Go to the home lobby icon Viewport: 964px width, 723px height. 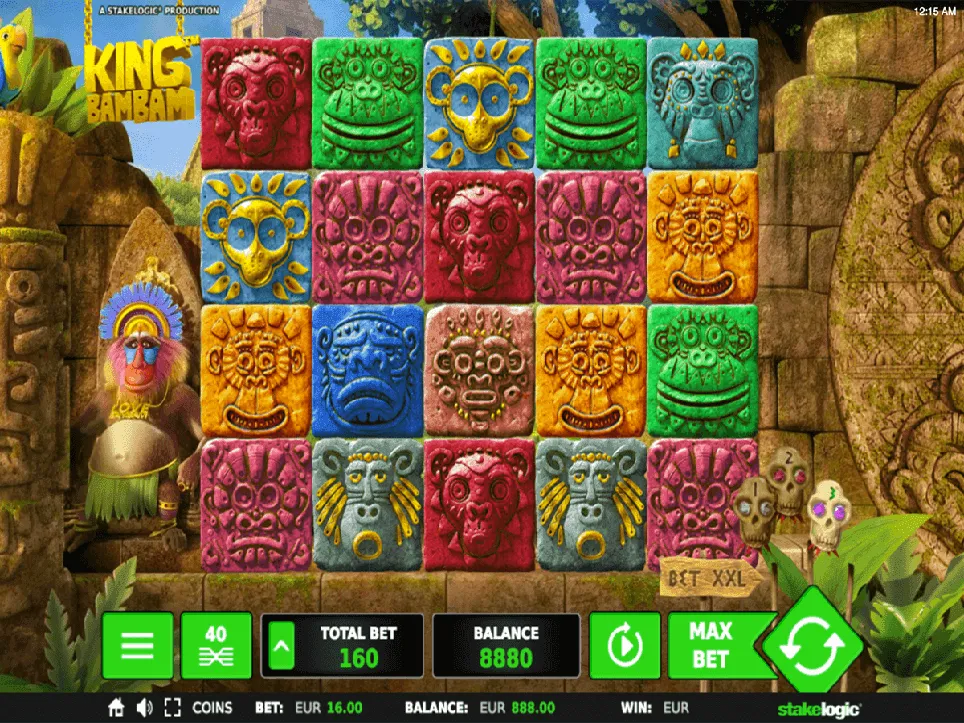point(117,707)
